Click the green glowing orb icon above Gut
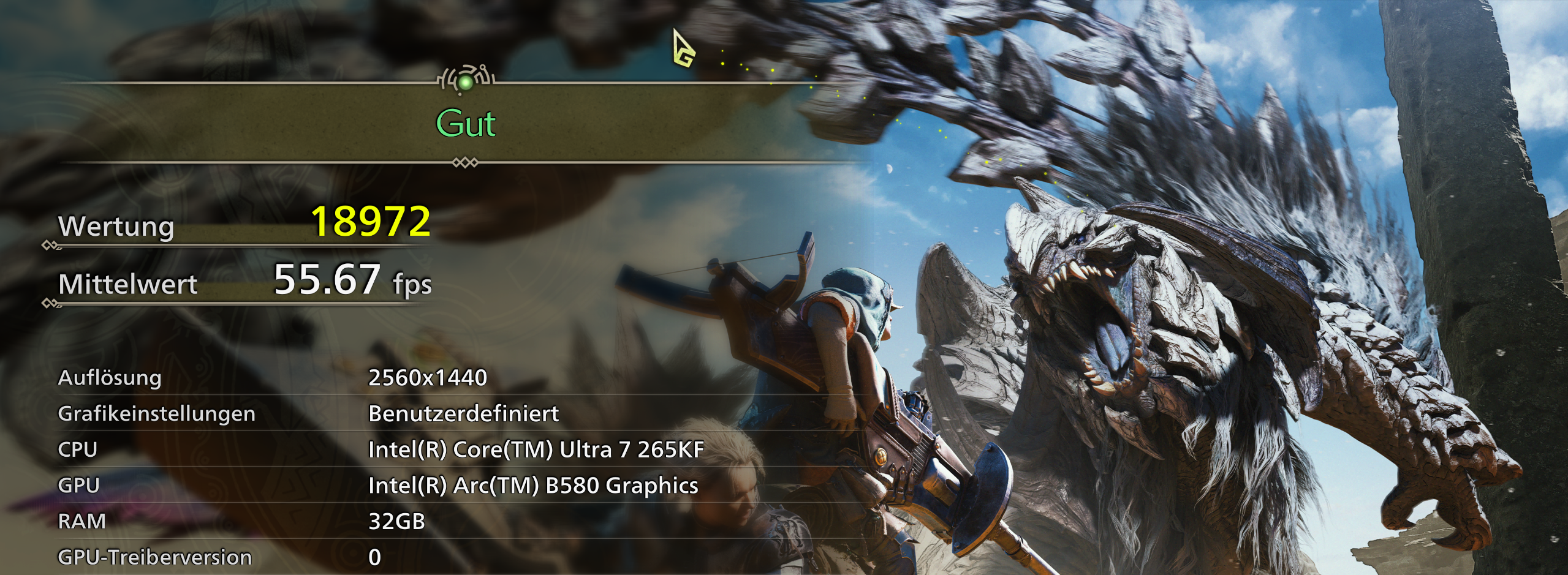The height and width of the screenshot is (575, 1568). click(x=467, y=81)
